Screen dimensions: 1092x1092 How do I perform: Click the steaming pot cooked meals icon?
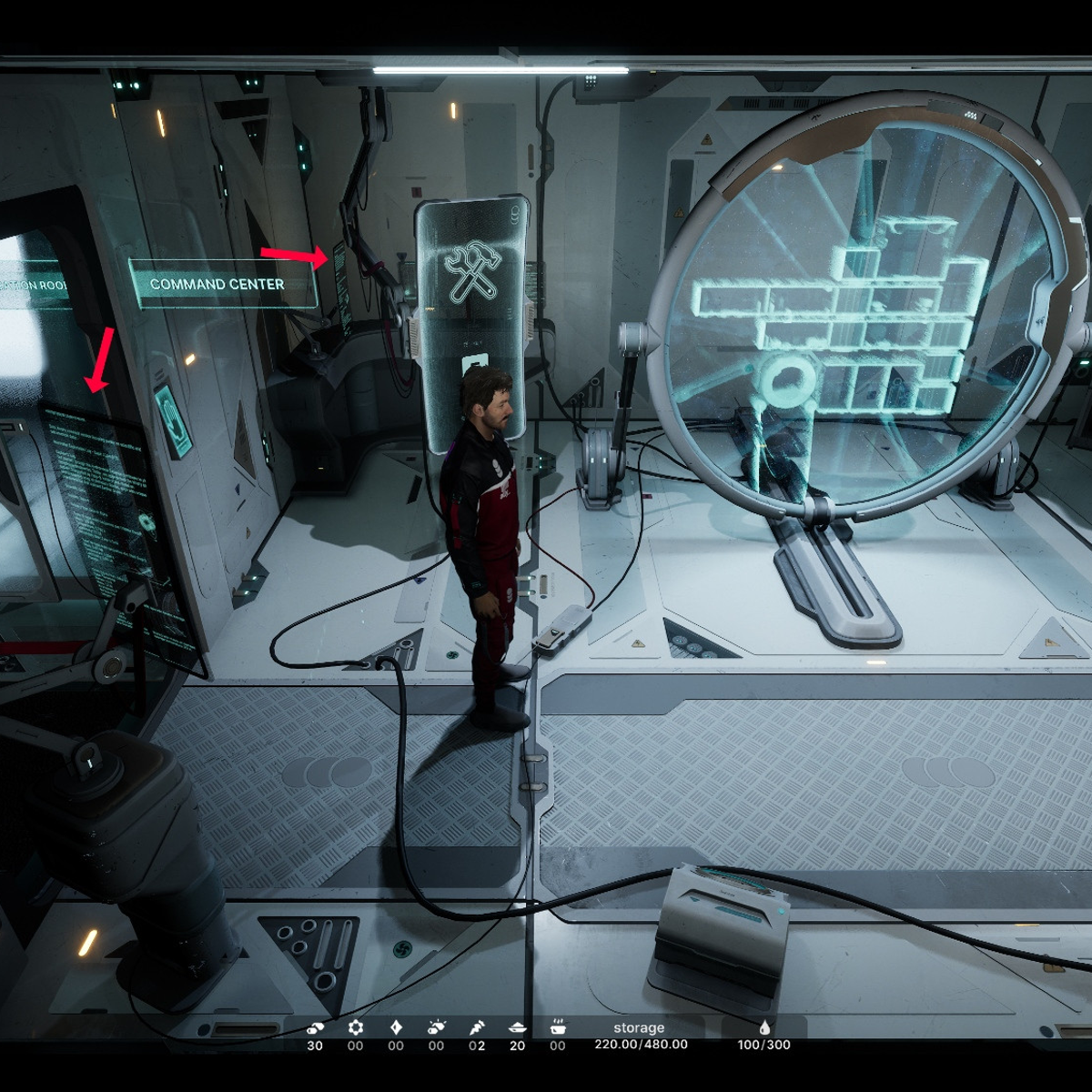tap(558, 1027)
